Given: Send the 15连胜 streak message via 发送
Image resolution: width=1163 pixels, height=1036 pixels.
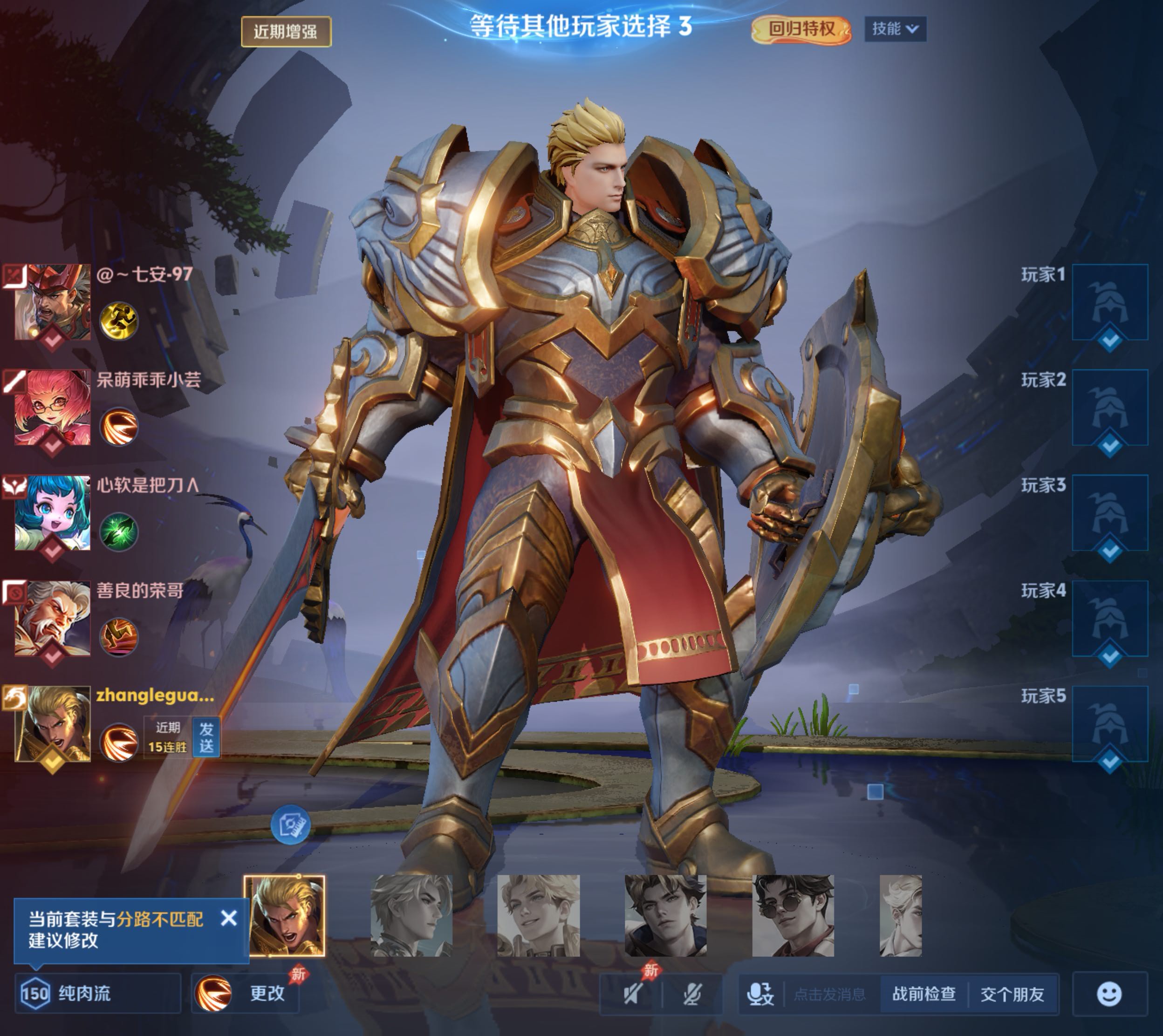Looking at the screenshot, I should (x=206, y=737).
